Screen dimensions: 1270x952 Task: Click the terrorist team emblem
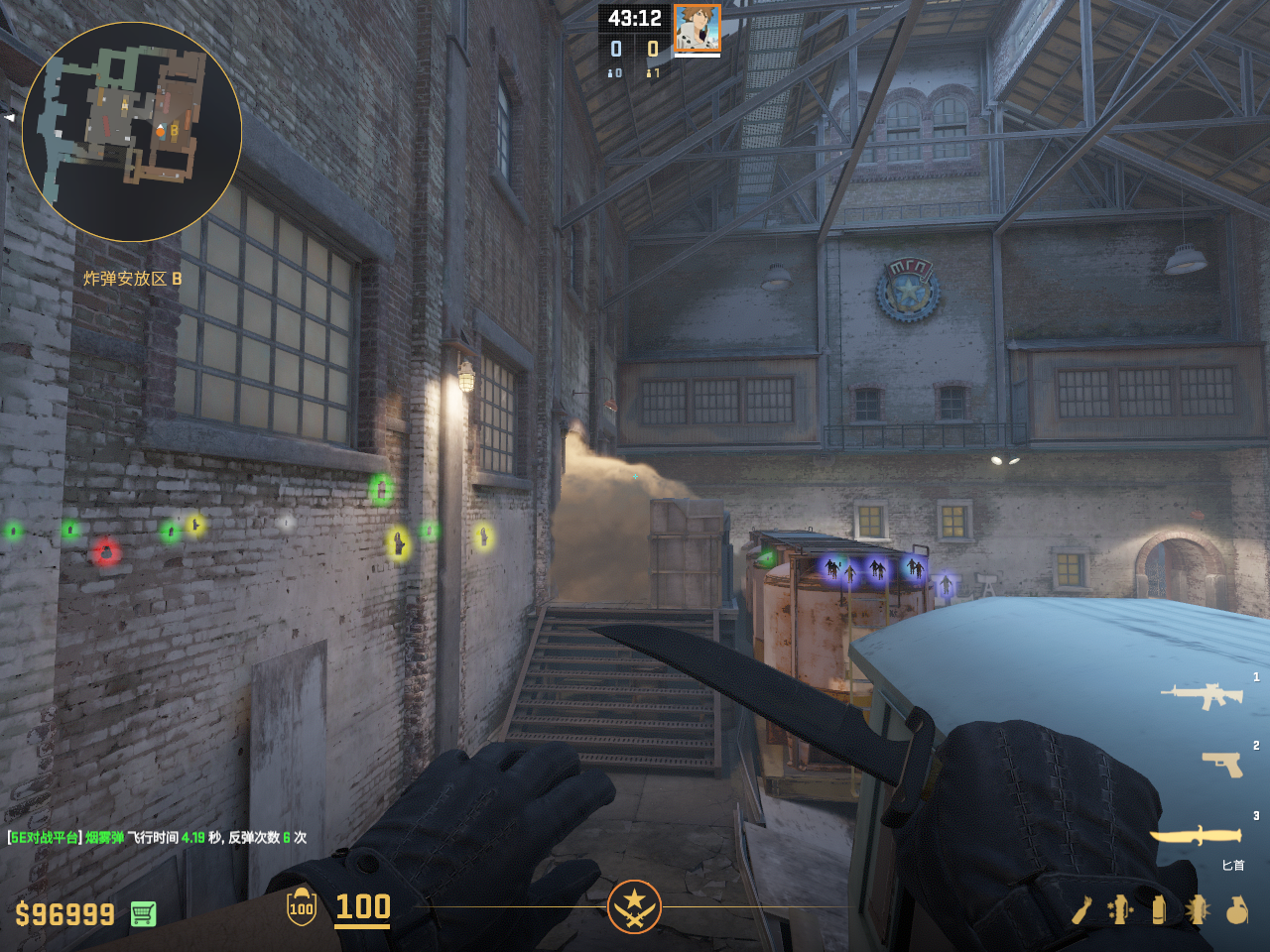[x=634, y=906]
